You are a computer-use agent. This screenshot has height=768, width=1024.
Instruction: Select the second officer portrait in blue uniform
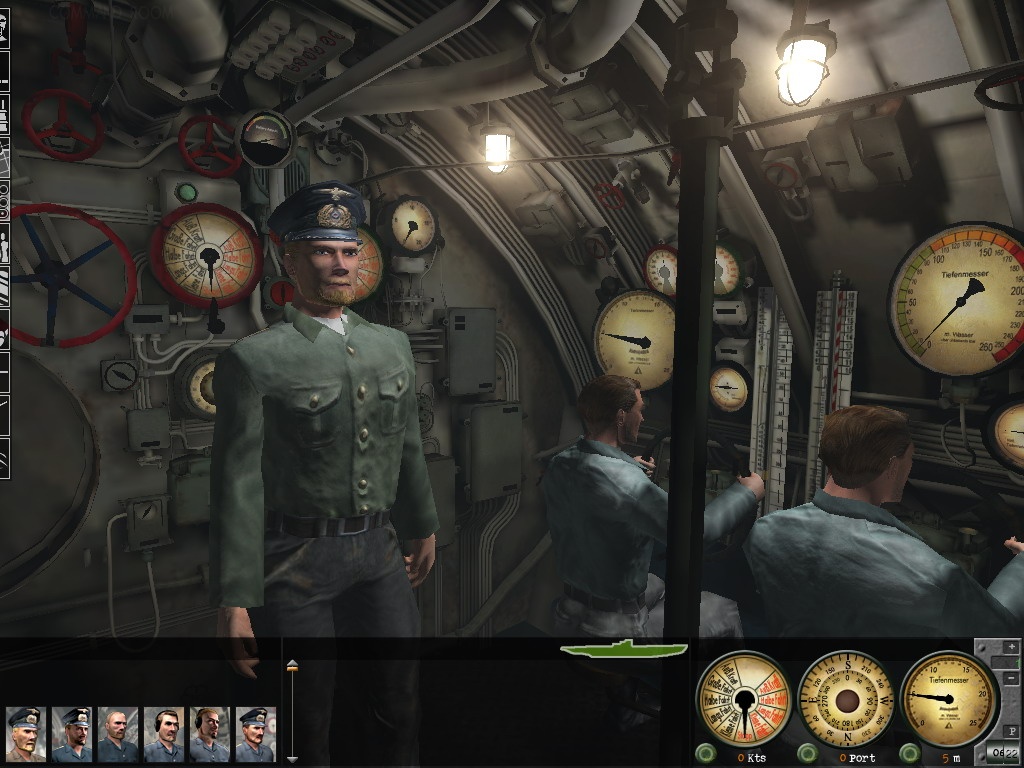(71, 734)
